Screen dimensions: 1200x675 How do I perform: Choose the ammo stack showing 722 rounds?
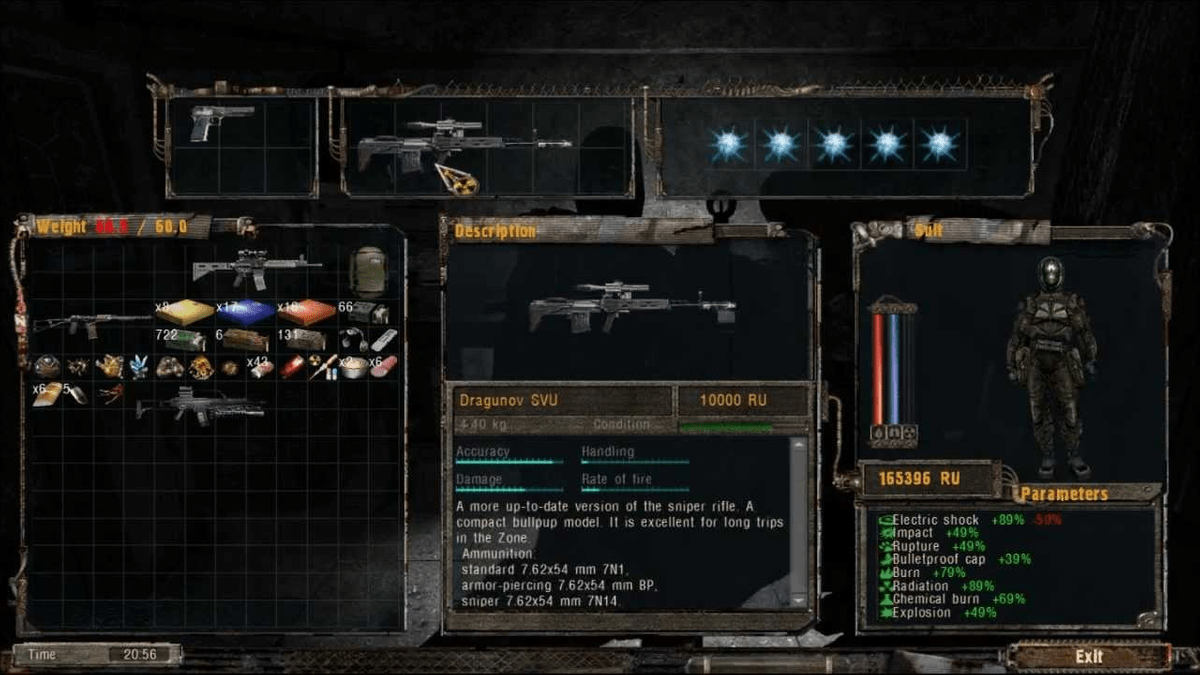tap(184, 341)
